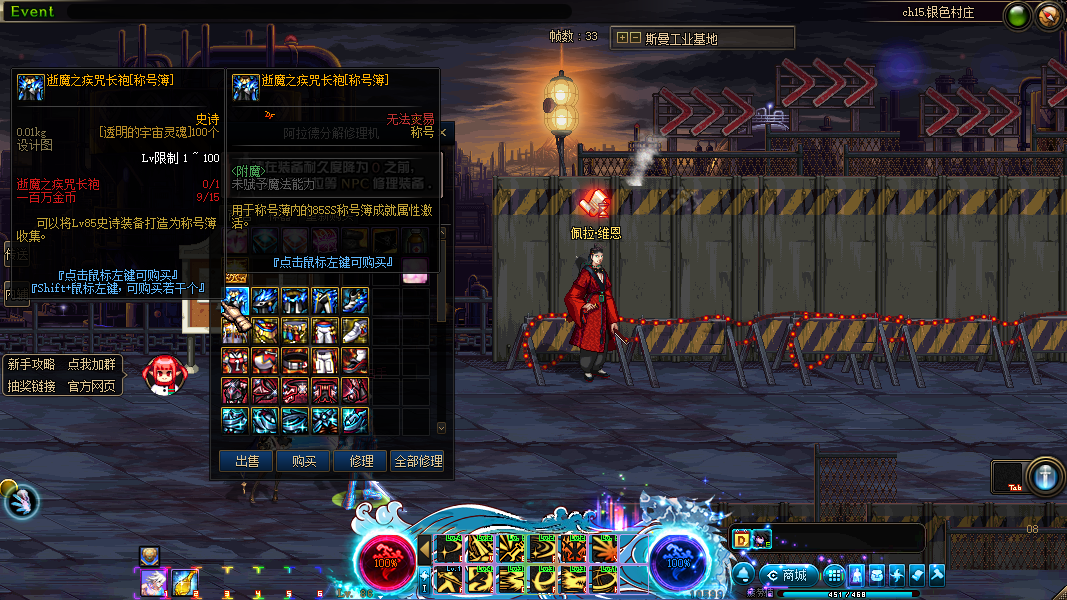Open the 抽奖链接 lottery link

pyautogui.click(x=32, y=386)
